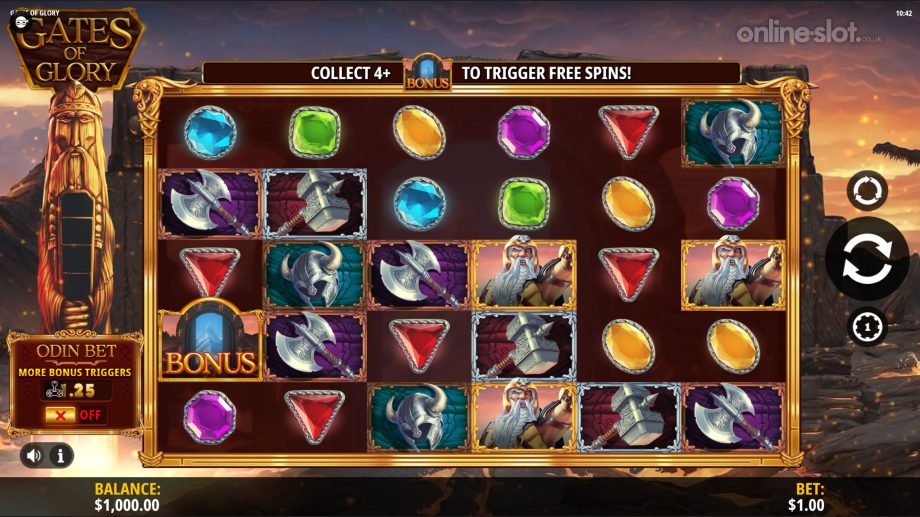This screenshot has width=920, height=517.
Task: Toggle the Odin Bet OFF switch
Action: point(75,414)
